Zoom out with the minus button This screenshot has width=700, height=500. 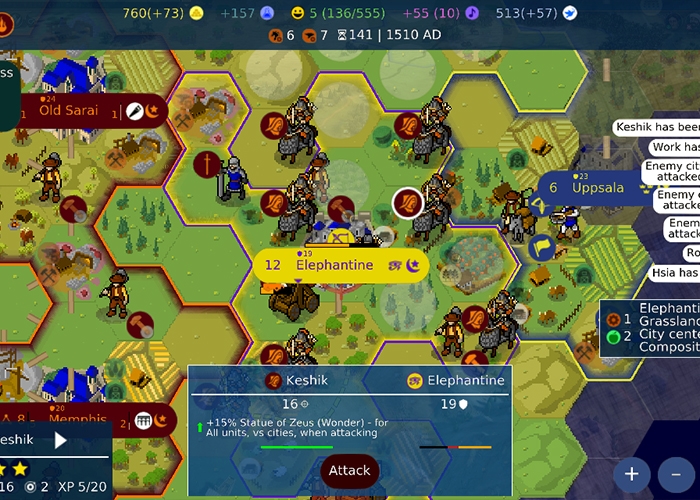pos(677,474)
